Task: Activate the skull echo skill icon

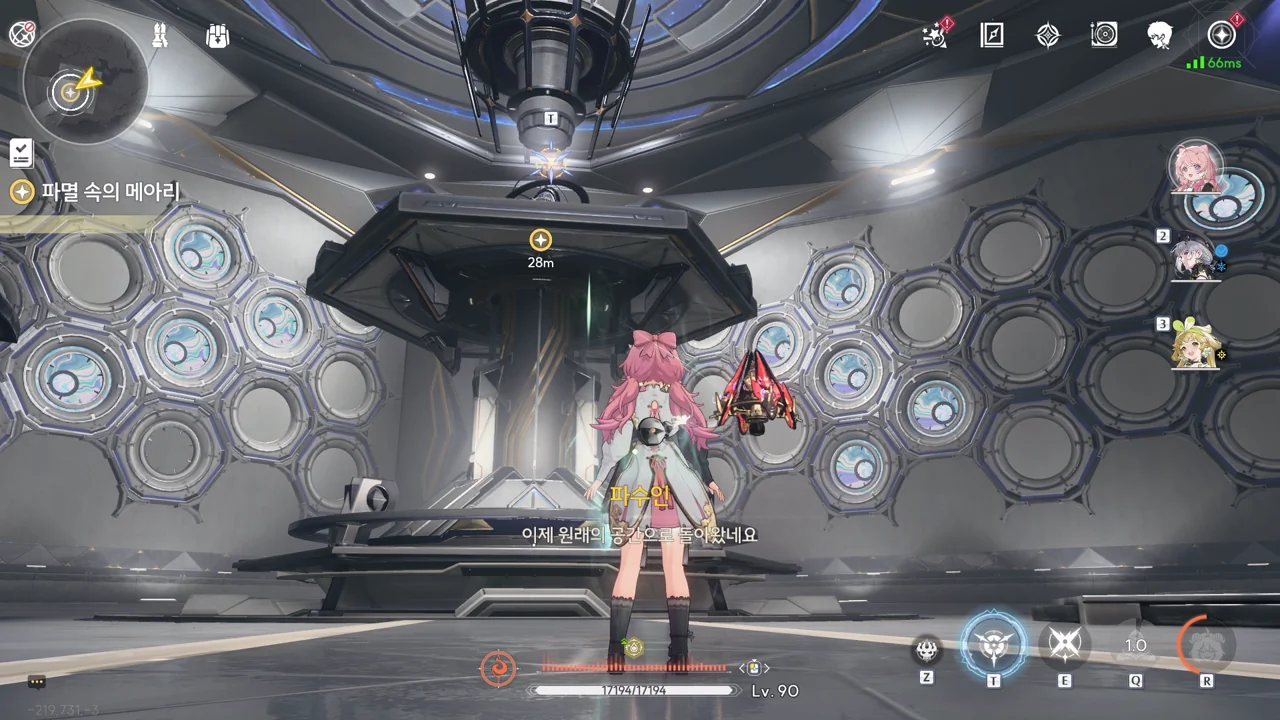Action: click(927, 649)
